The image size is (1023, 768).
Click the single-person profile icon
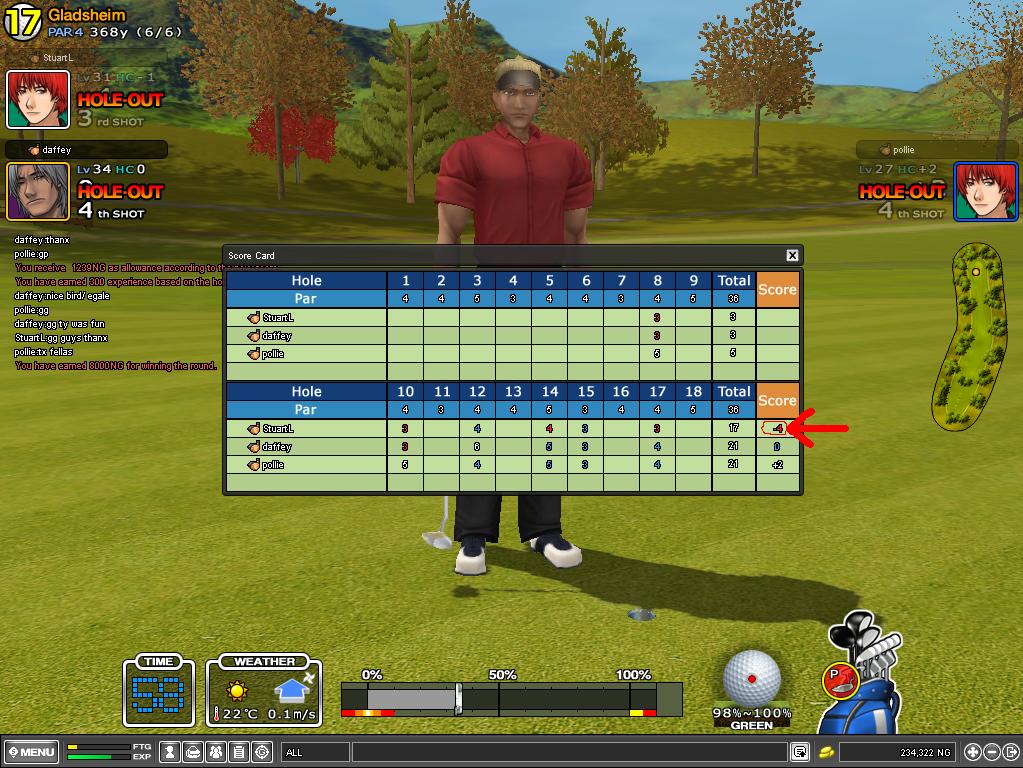click(171, 752)
